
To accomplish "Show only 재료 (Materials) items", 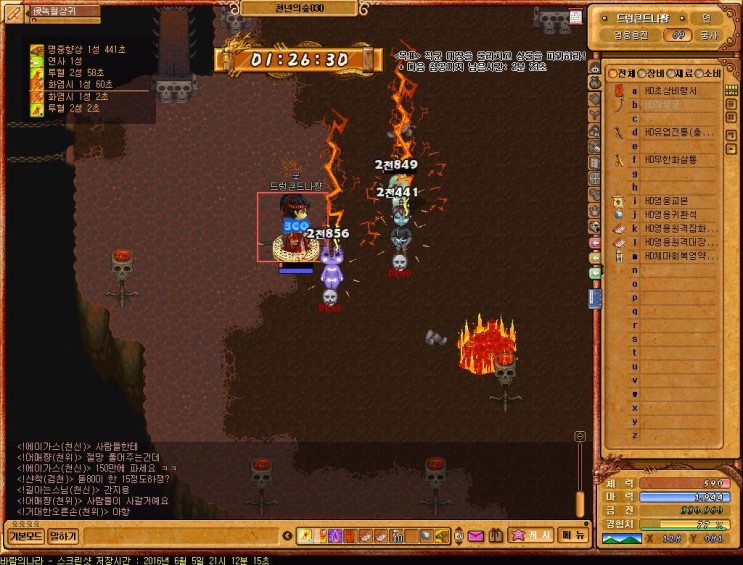I will coord(683,73).
